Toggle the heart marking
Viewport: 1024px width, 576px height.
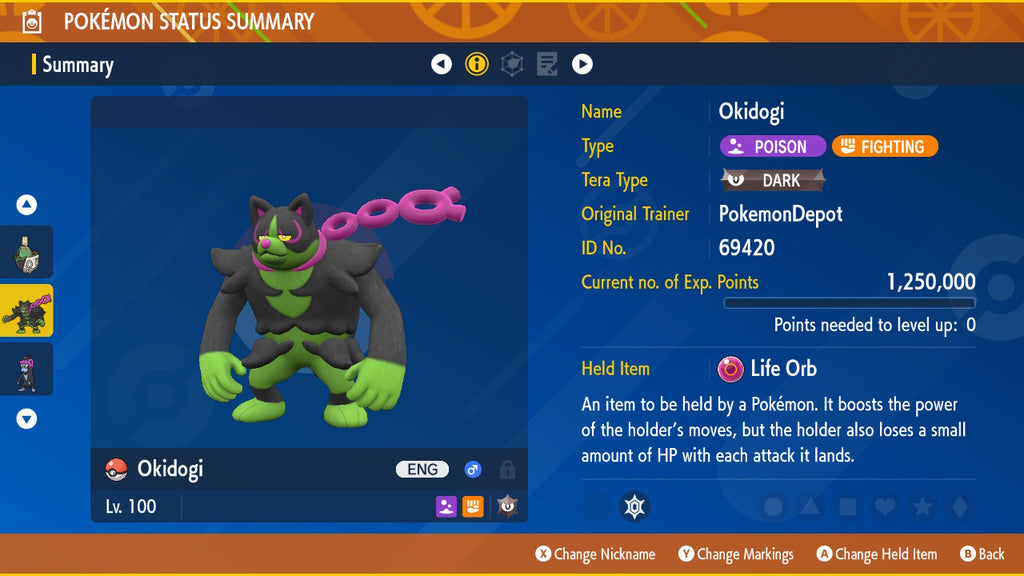(885, 507)
